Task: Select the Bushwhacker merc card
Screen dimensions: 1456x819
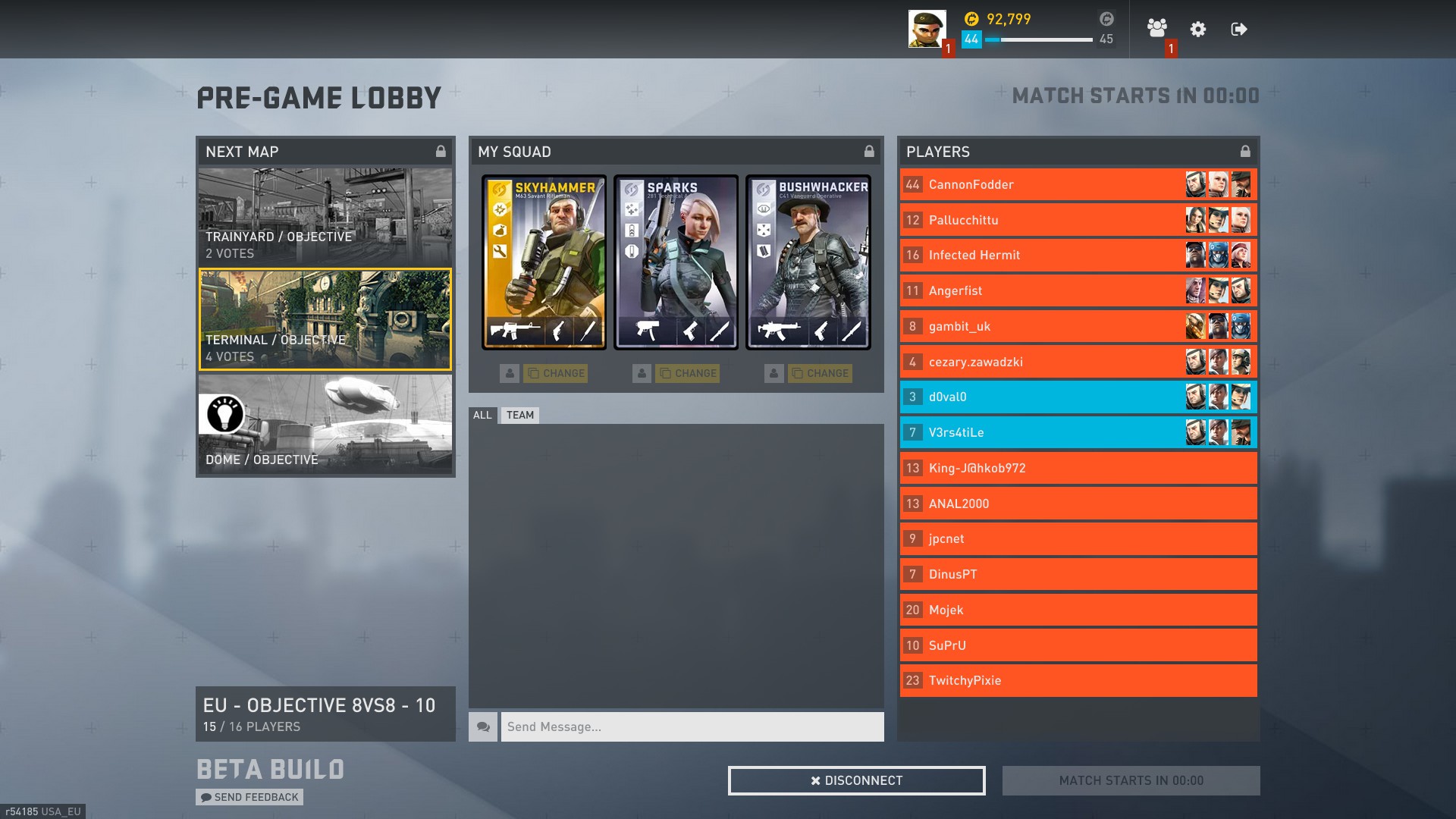Action: pos(808,262)
